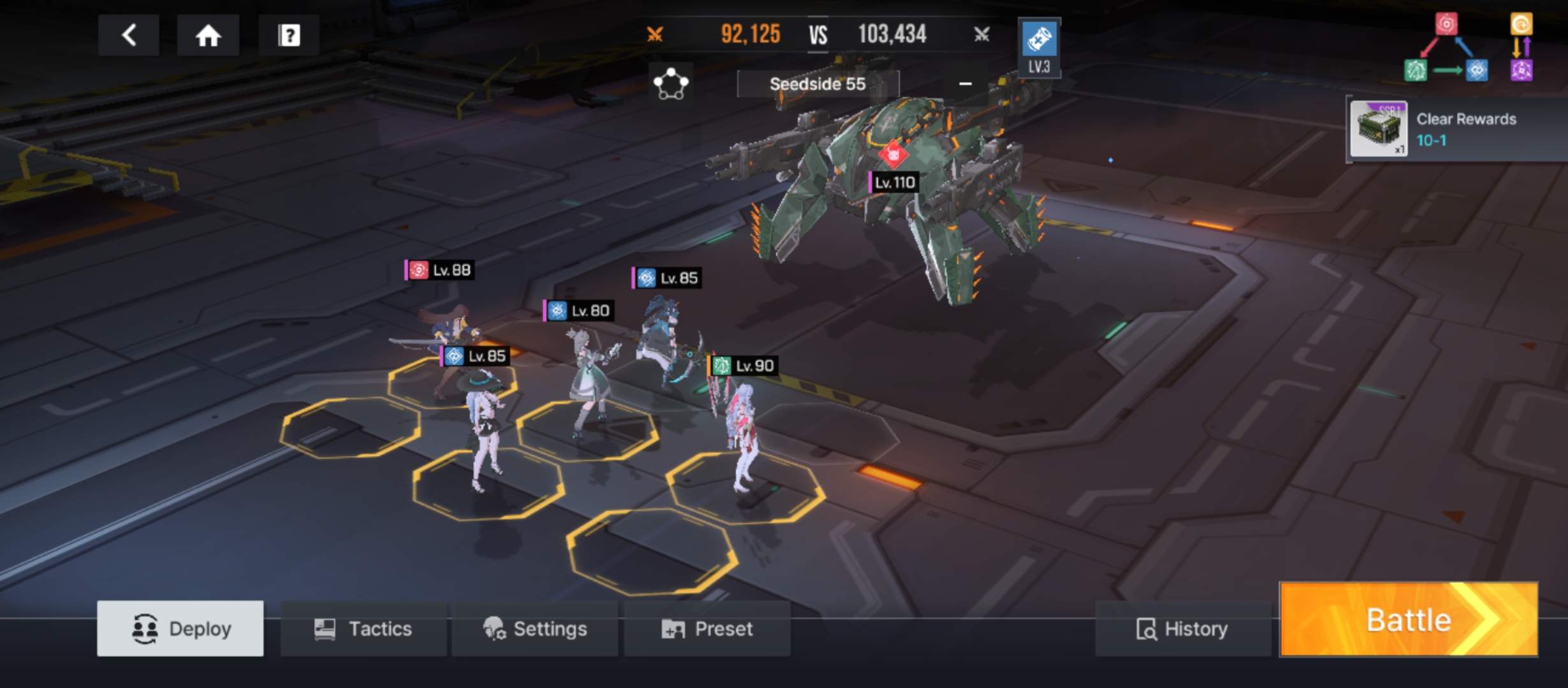
Task: Open the formation pentagon icon
Action: click(671, 83)
